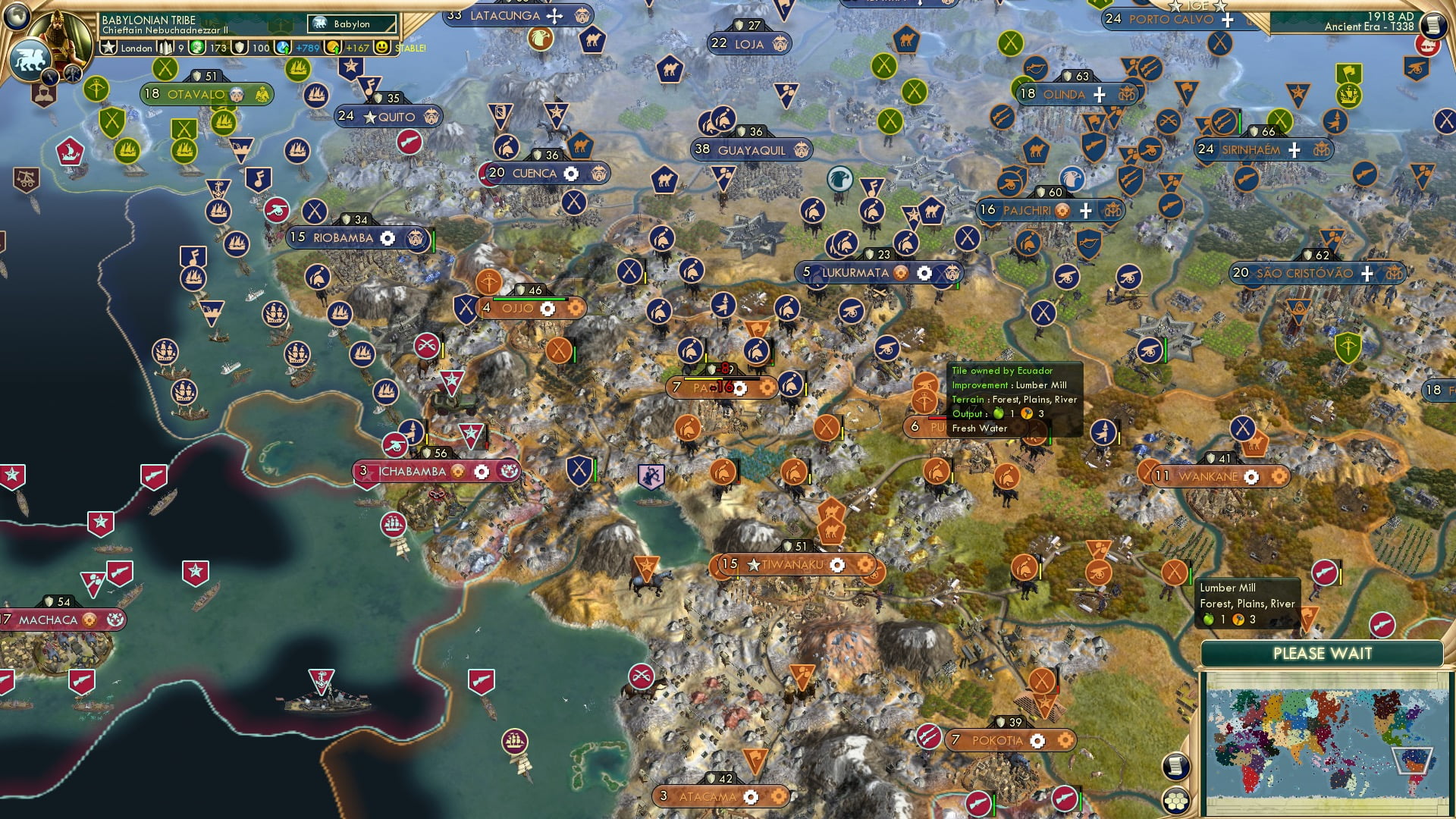Click the gear icon on Ichabamba banner
This screenshot has width=1456, height=819.
click(x=482, y=471)
